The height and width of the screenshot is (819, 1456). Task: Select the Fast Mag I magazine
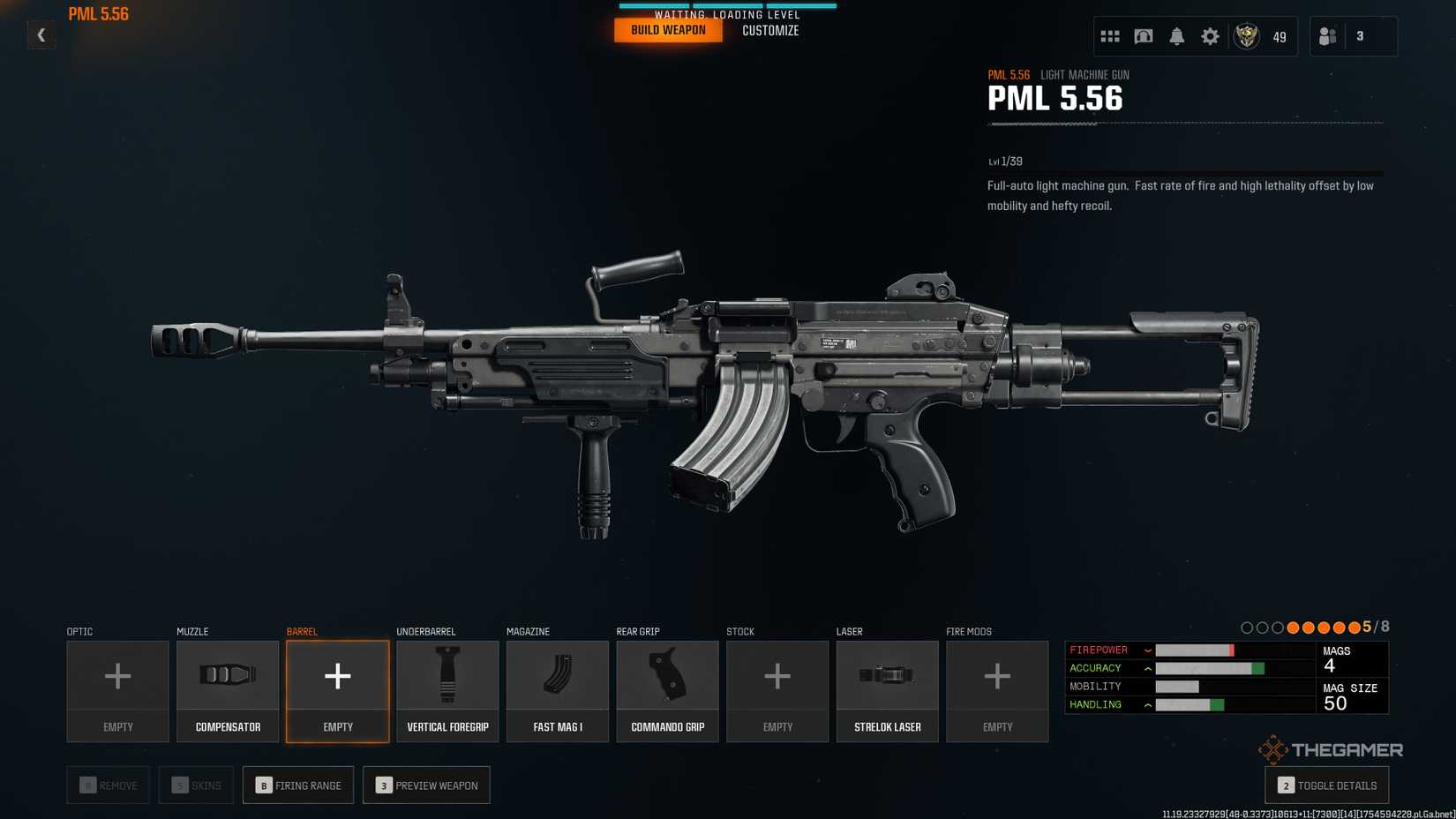(557, 690)
